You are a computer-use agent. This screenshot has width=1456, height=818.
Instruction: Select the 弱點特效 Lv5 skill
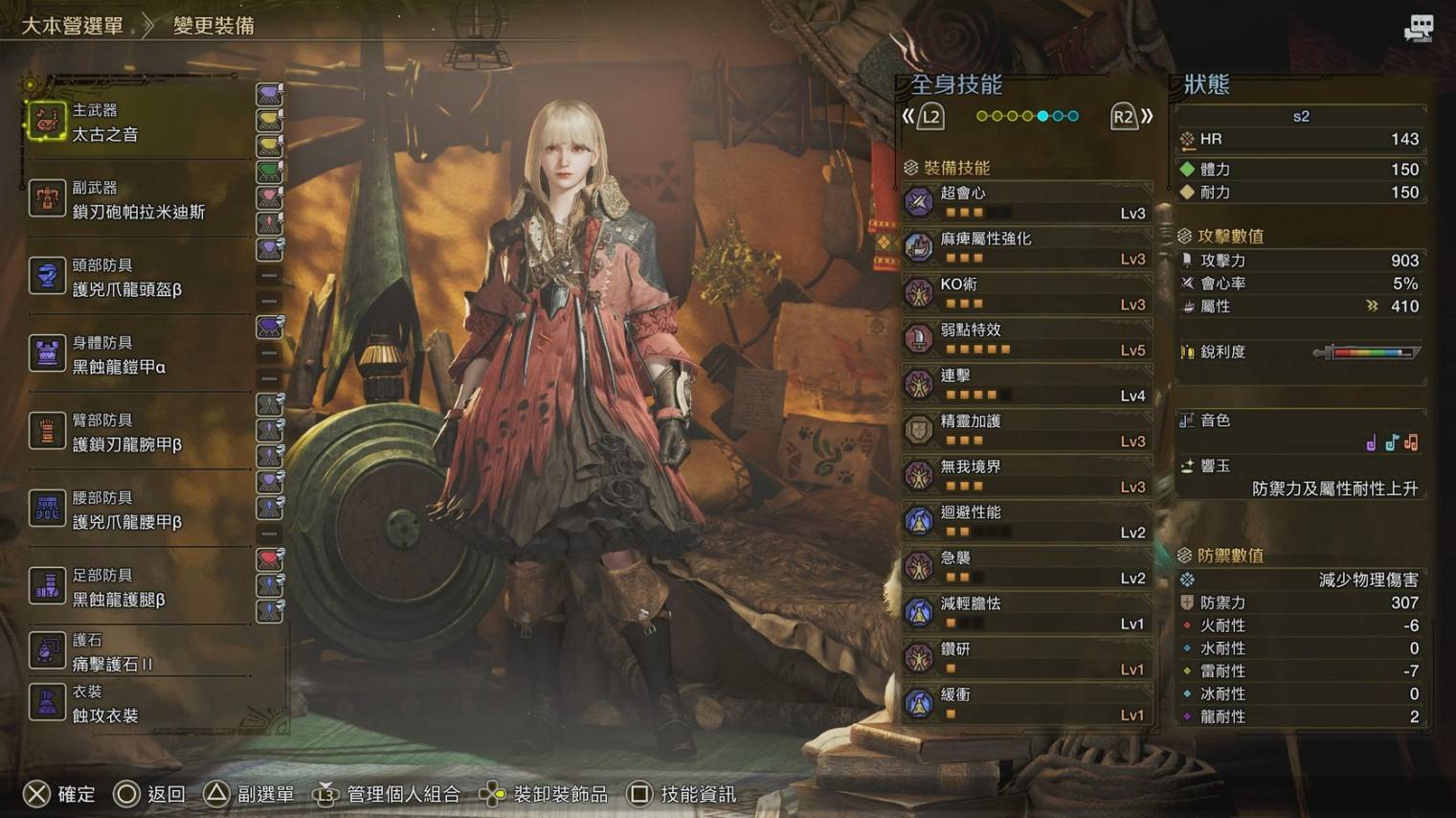click(x=1027, y=339)
